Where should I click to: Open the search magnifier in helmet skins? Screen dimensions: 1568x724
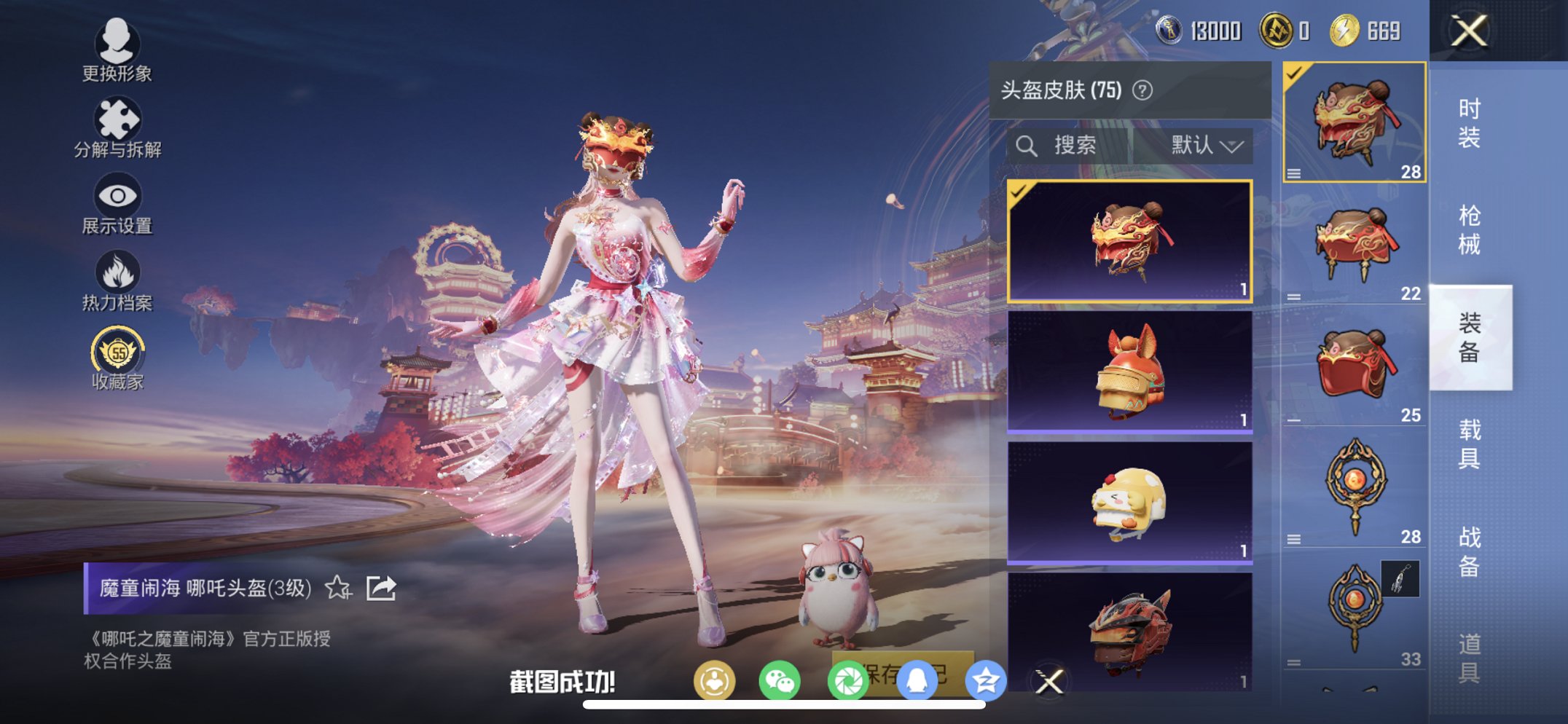tap(1027, 144)
